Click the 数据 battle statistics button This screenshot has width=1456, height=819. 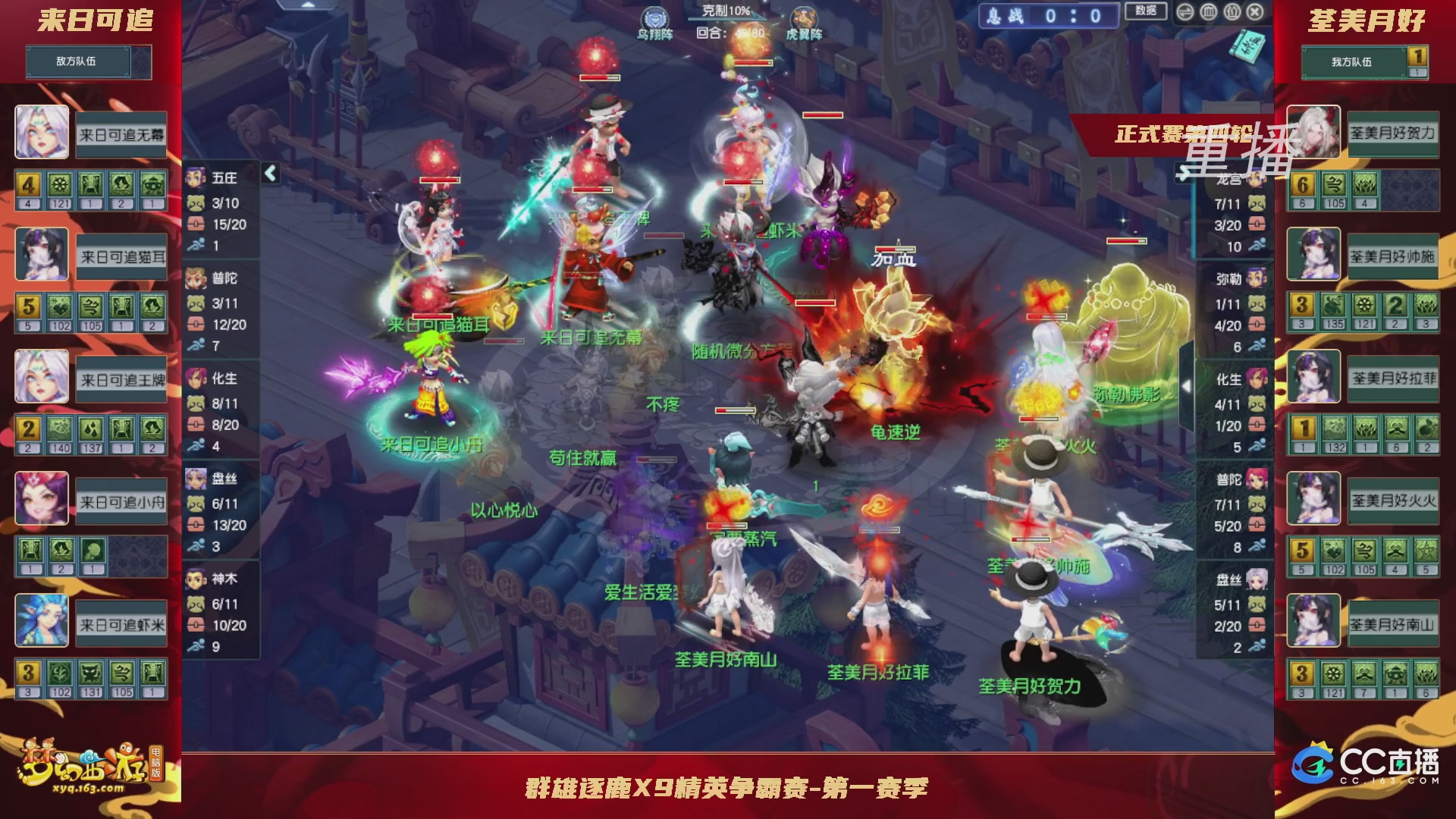pyautogui.click(x=1147, y=11)
